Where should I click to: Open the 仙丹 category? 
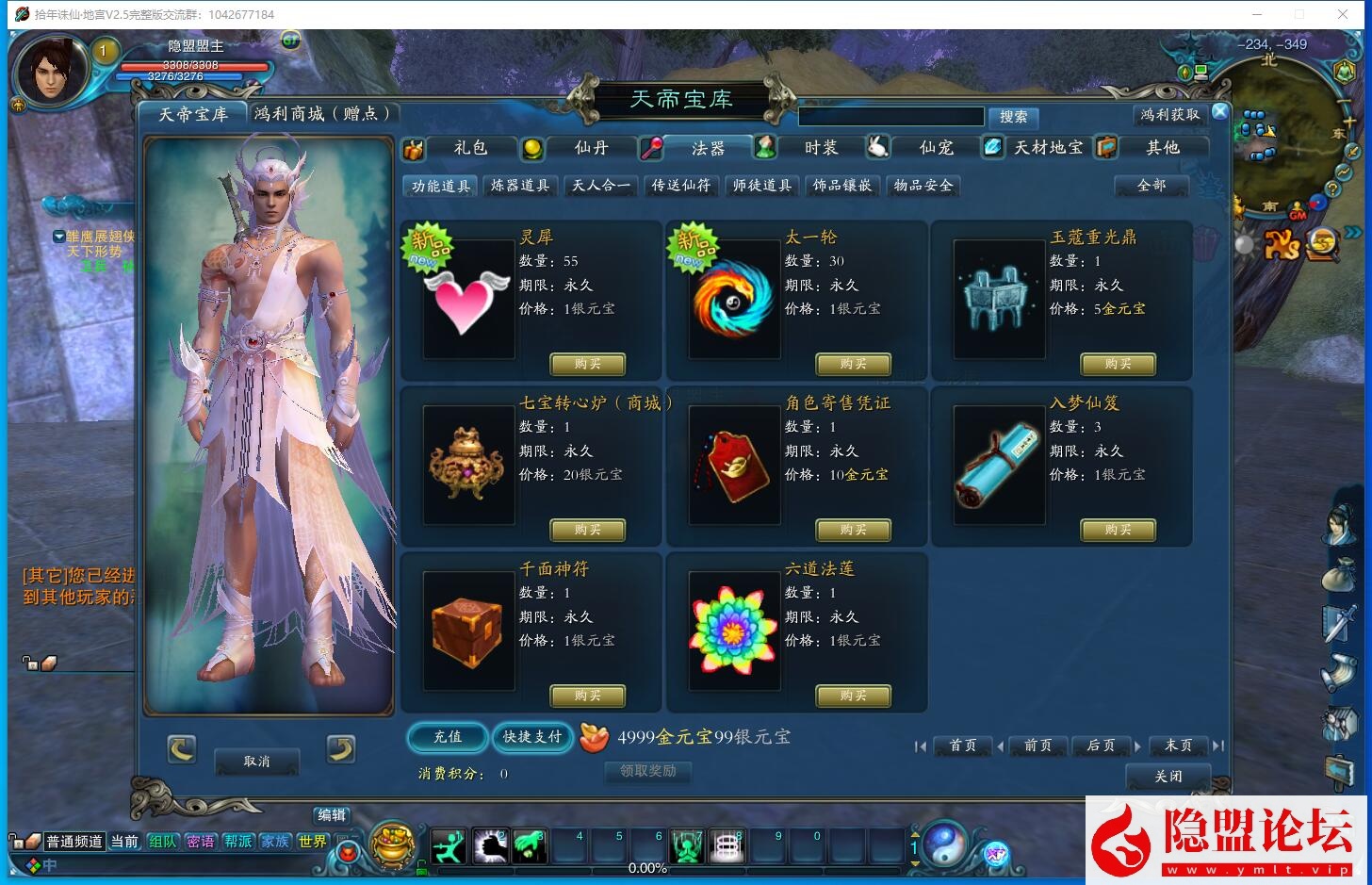pyautogui.click(x=591, y=148)
